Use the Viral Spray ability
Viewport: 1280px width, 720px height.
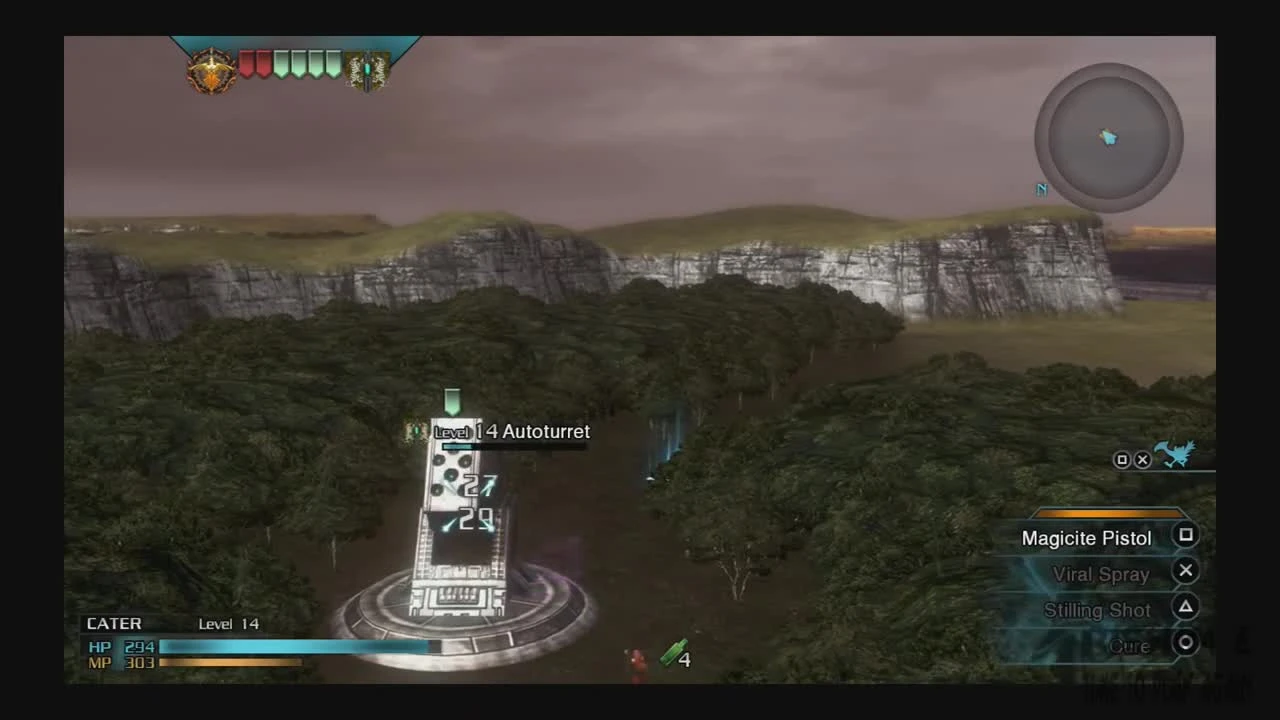1101,574
